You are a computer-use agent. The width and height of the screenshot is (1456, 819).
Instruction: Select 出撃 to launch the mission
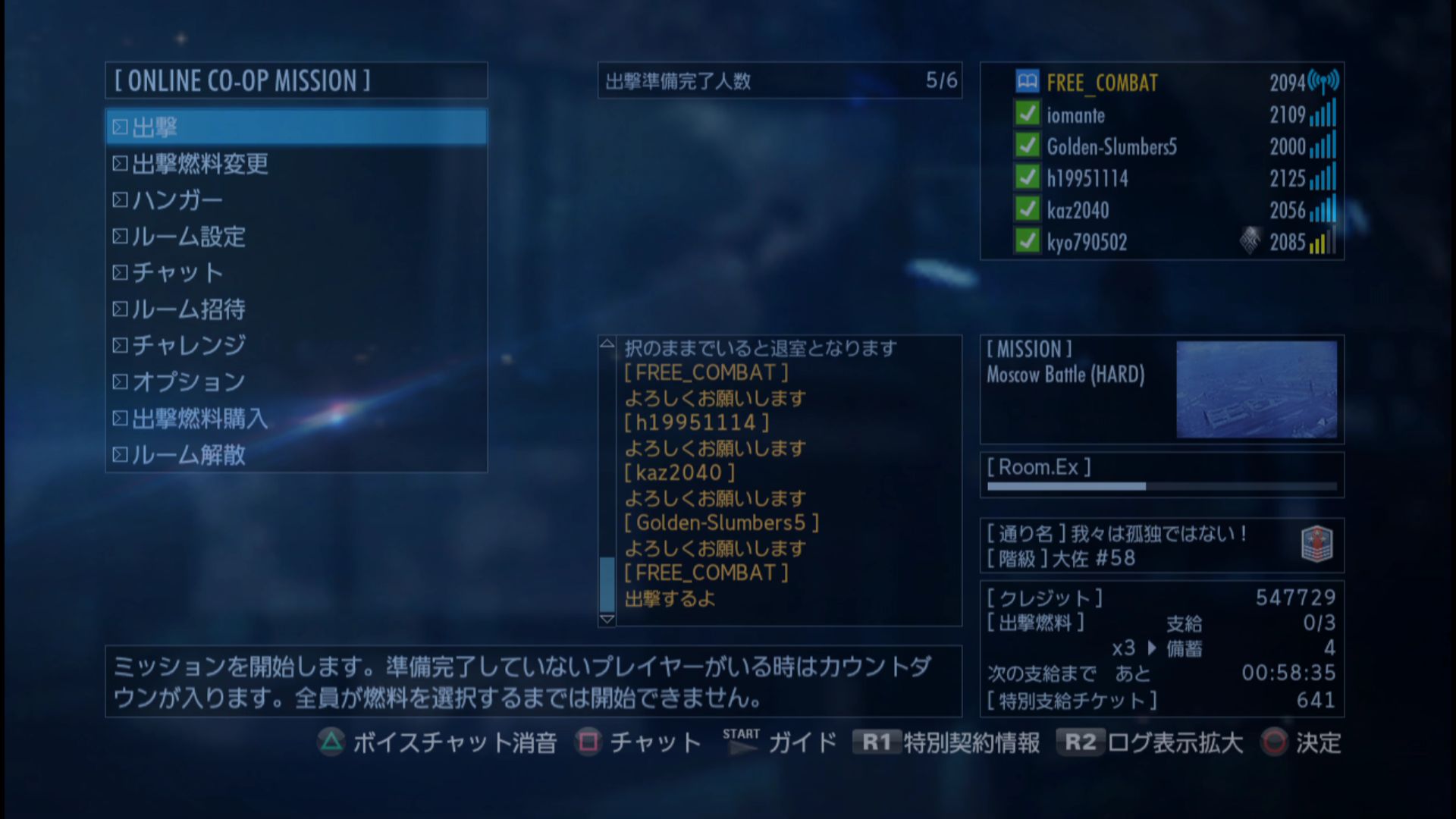pyautogui.click(x=296, y=127)
